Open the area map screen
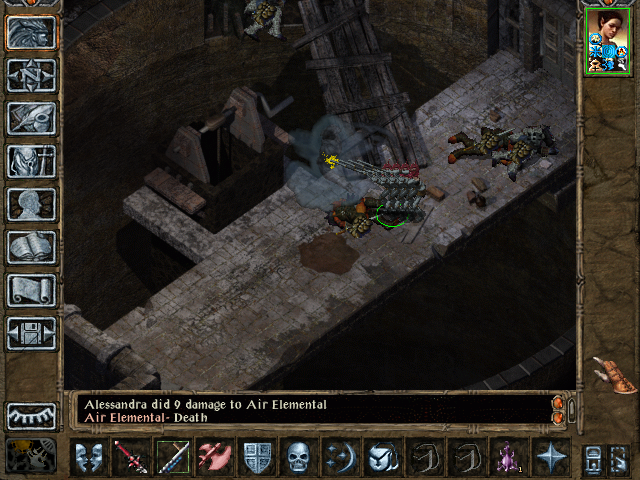 (x=31, y=75)
